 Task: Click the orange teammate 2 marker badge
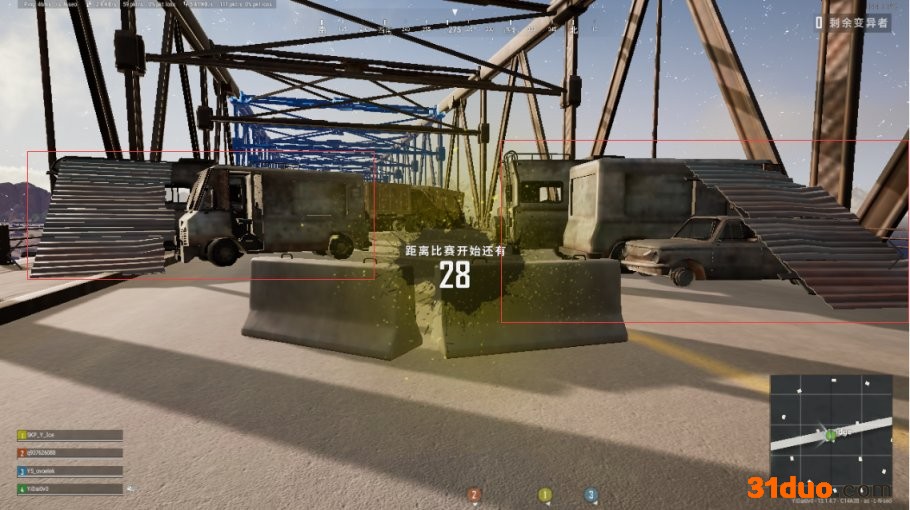(x=475, y=495)
